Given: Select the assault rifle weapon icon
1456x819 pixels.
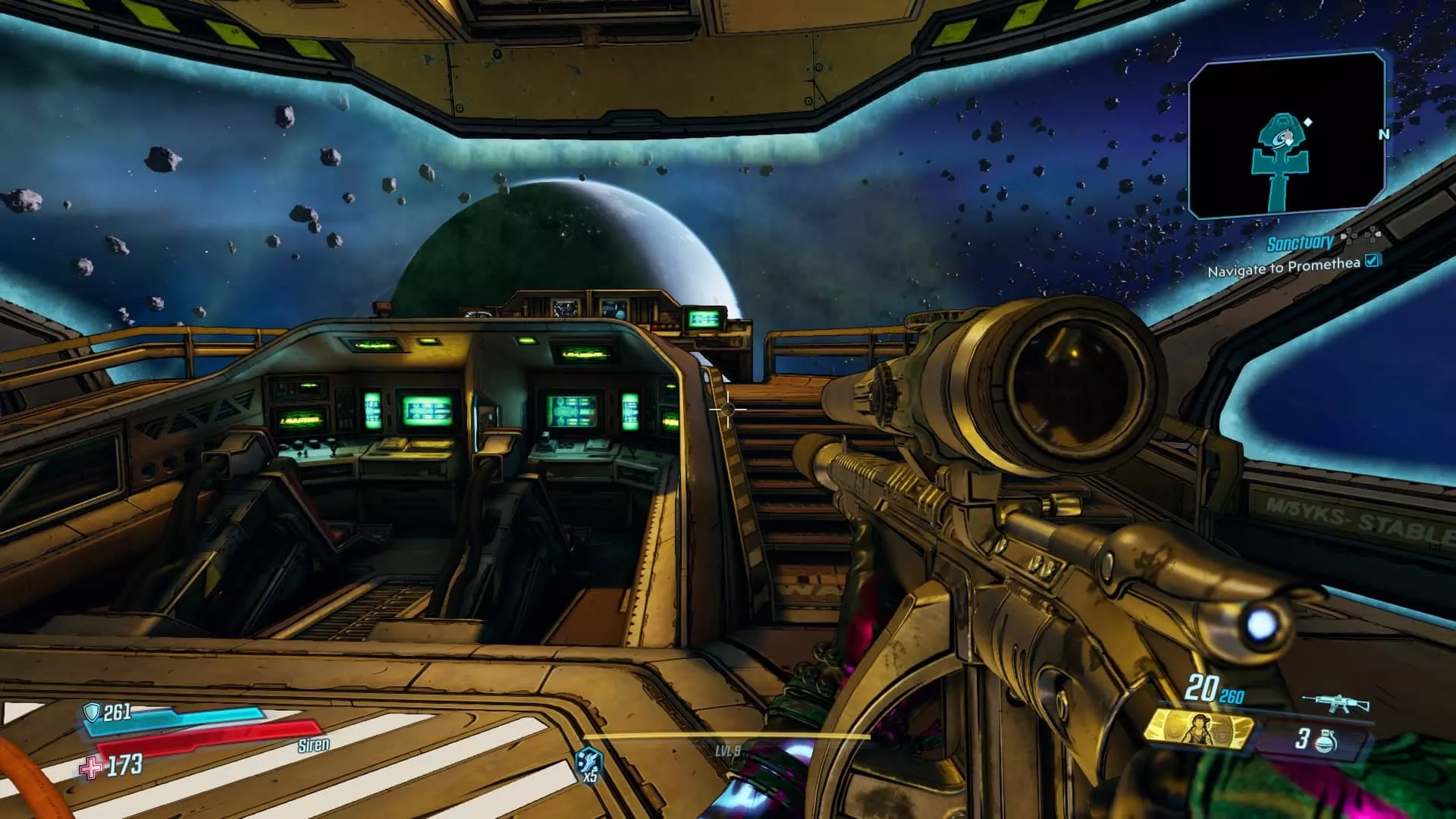Looking at the screenshot, I should pos(1335,702).
